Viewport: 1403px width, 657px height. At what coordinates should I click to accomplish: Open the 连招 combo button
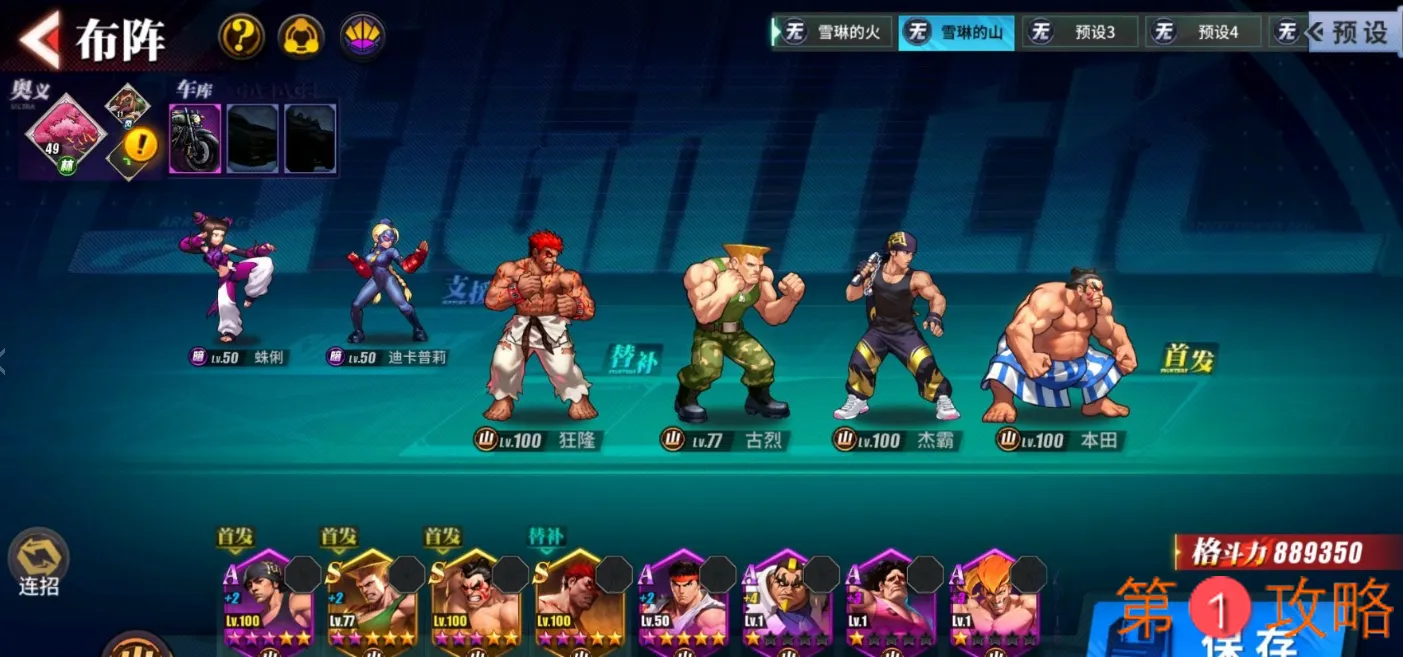pos(38,563)
